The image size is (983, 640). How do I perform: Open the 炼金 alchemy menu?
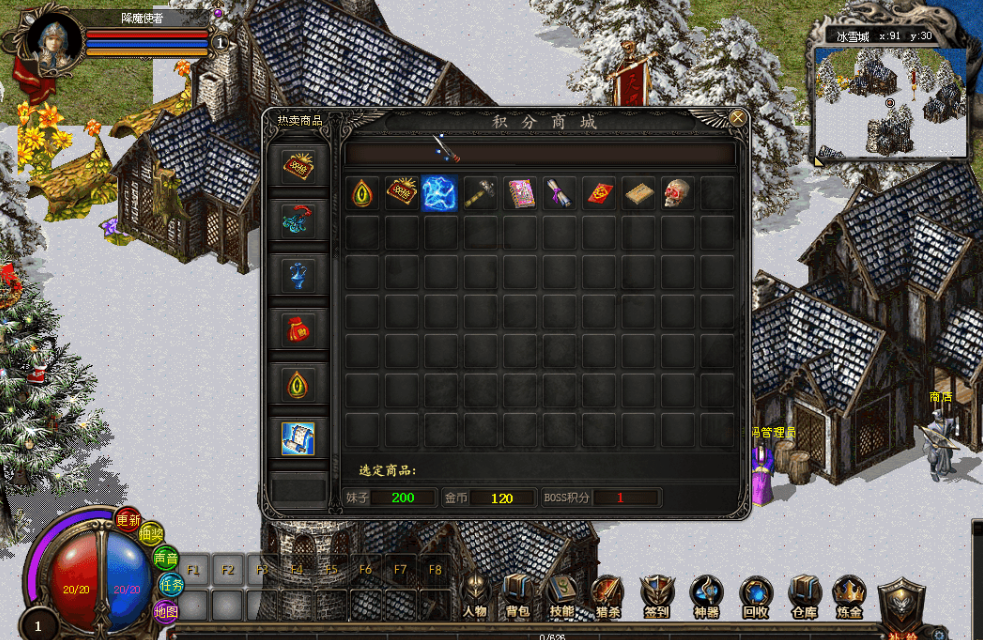(849, 598)
